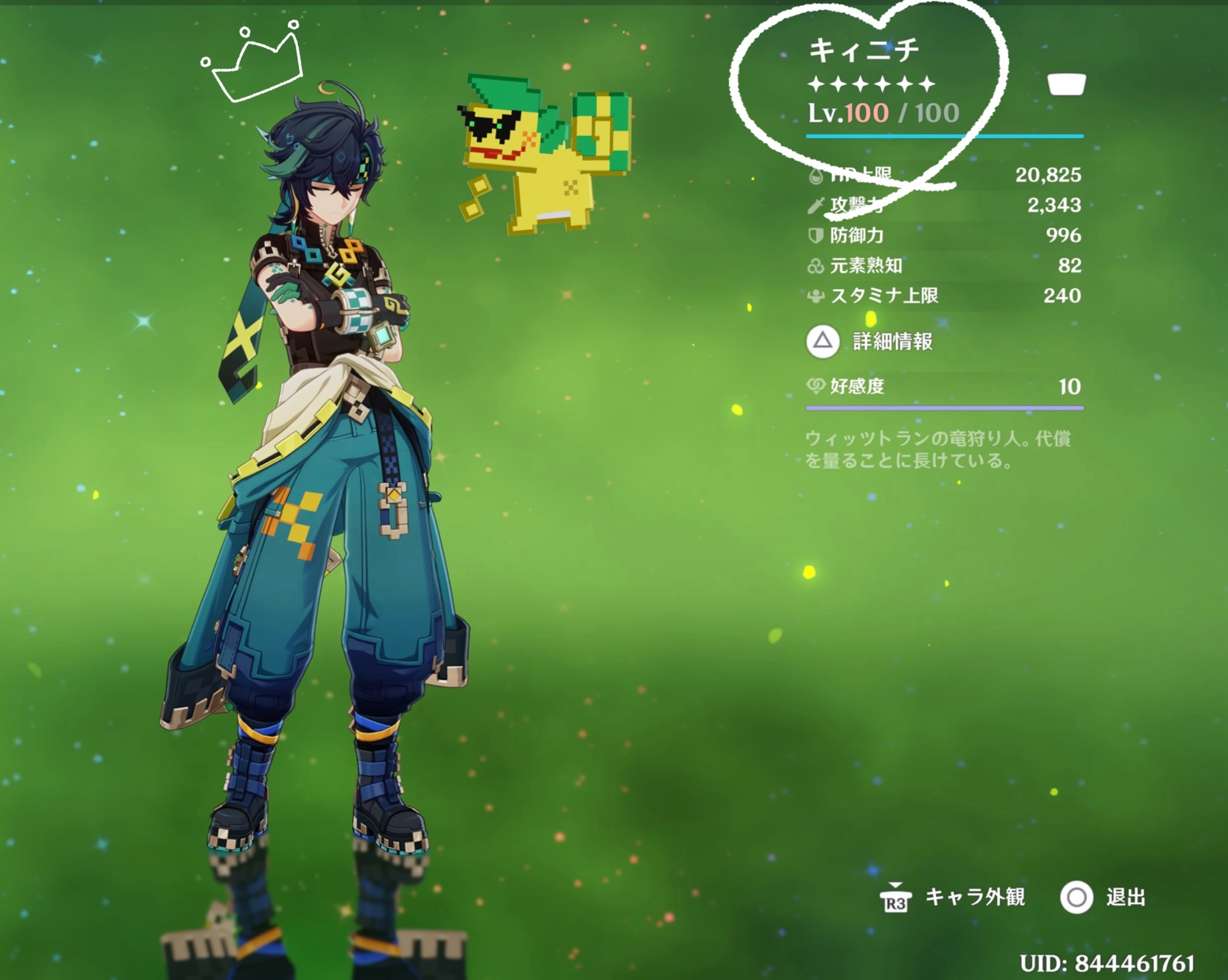Exit the screen with 退出
Viewport: 1228px width, 980px height.
click(x=1104, y=898)
